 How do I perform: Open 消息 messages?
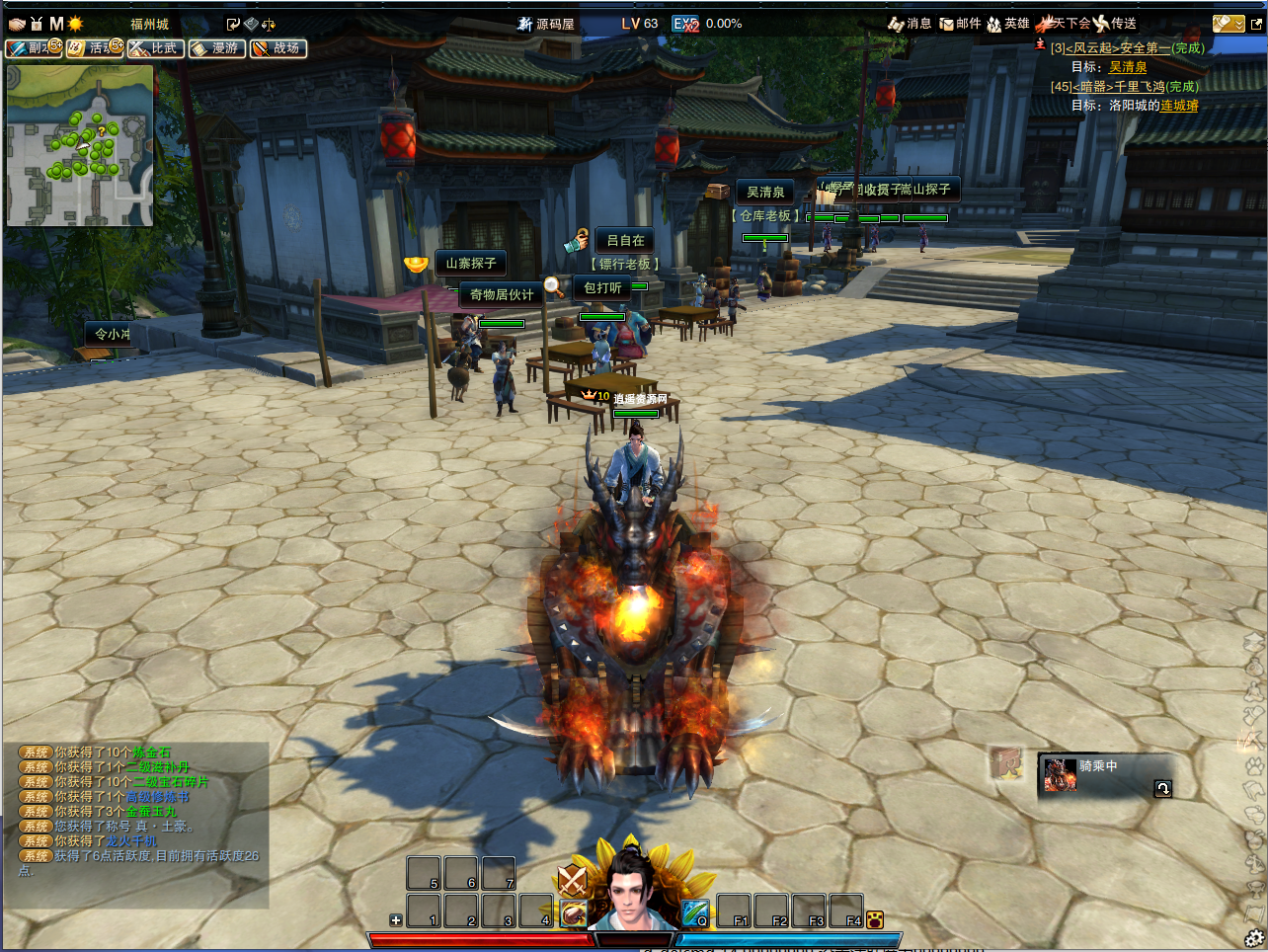[910, 24]
